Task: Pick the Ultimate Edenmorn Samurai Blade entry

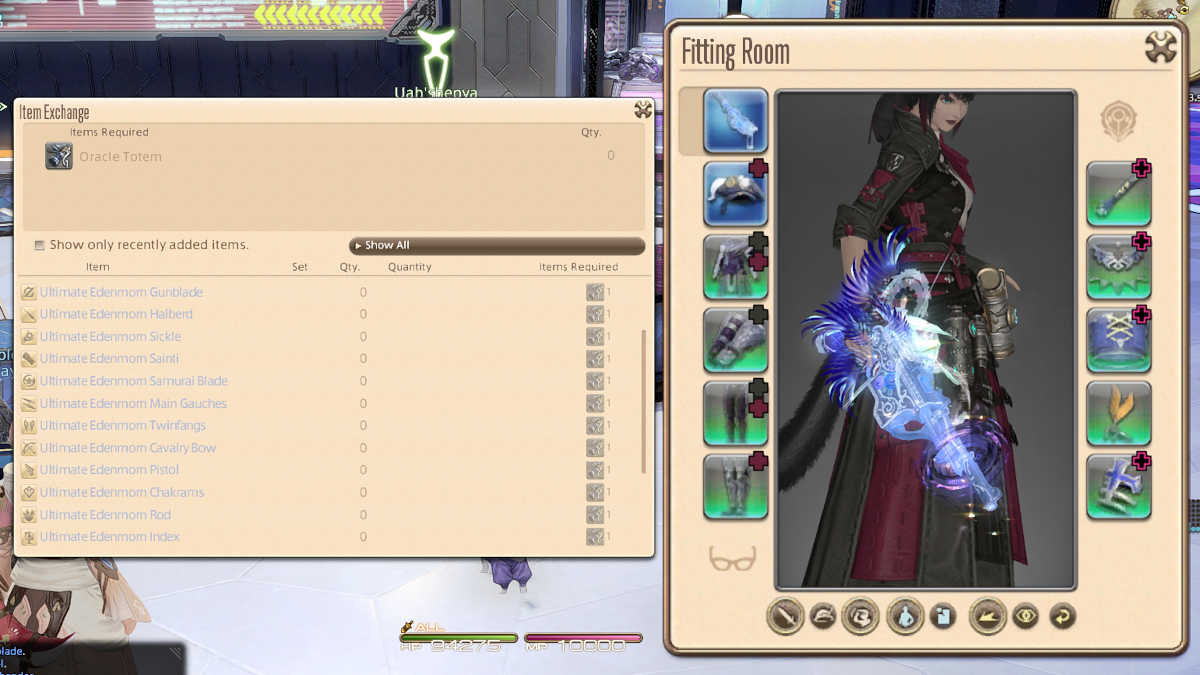Action: (133, 381)
